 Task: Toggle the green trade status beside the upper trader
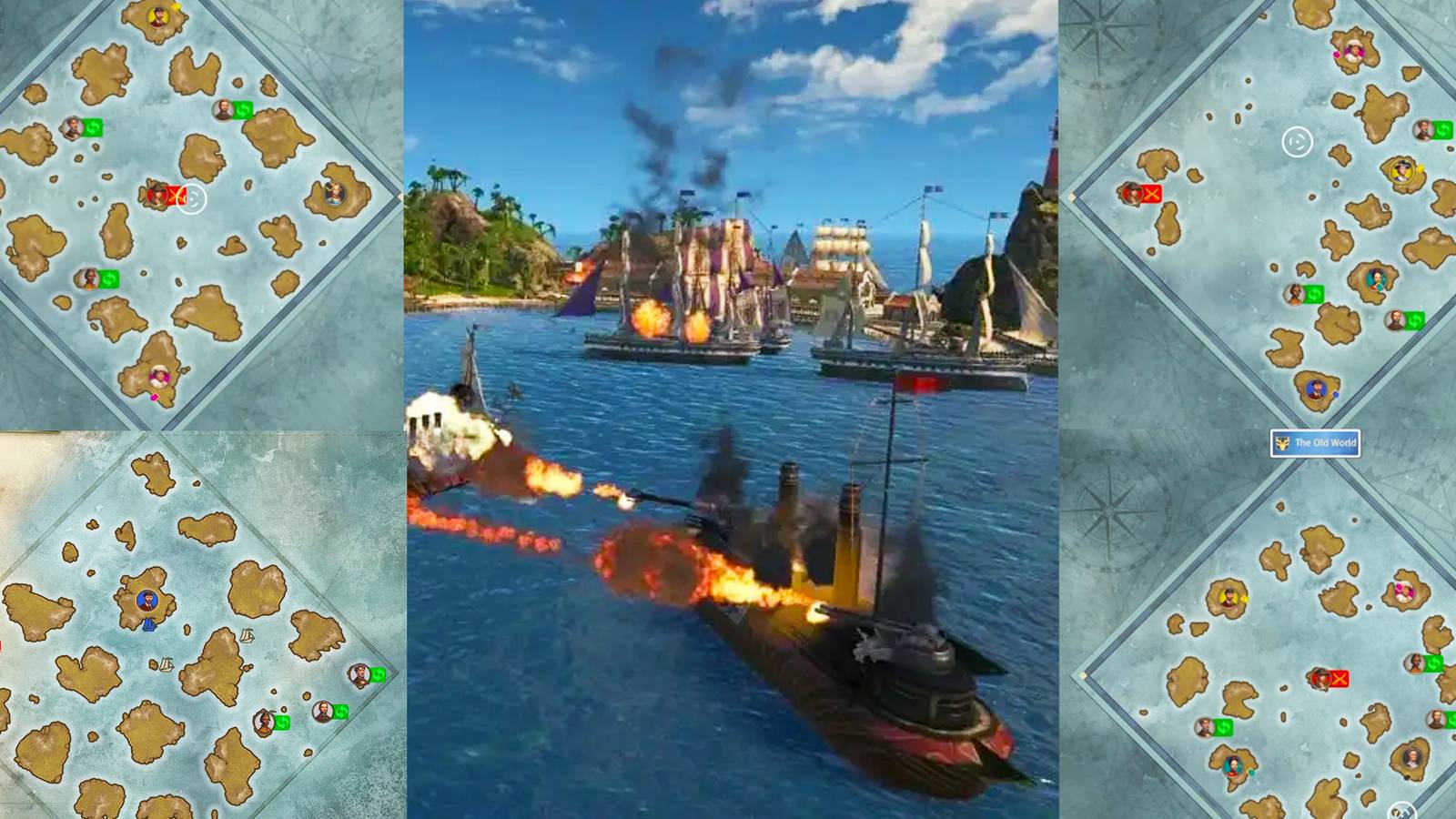(x=241, y=108)
